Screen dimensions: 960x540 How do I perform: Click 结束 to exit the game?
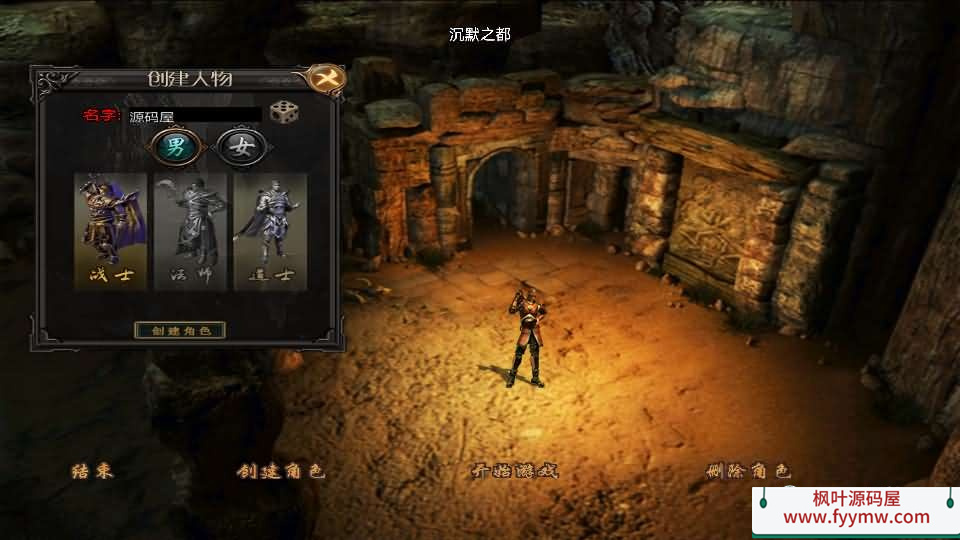pos(92,471)
